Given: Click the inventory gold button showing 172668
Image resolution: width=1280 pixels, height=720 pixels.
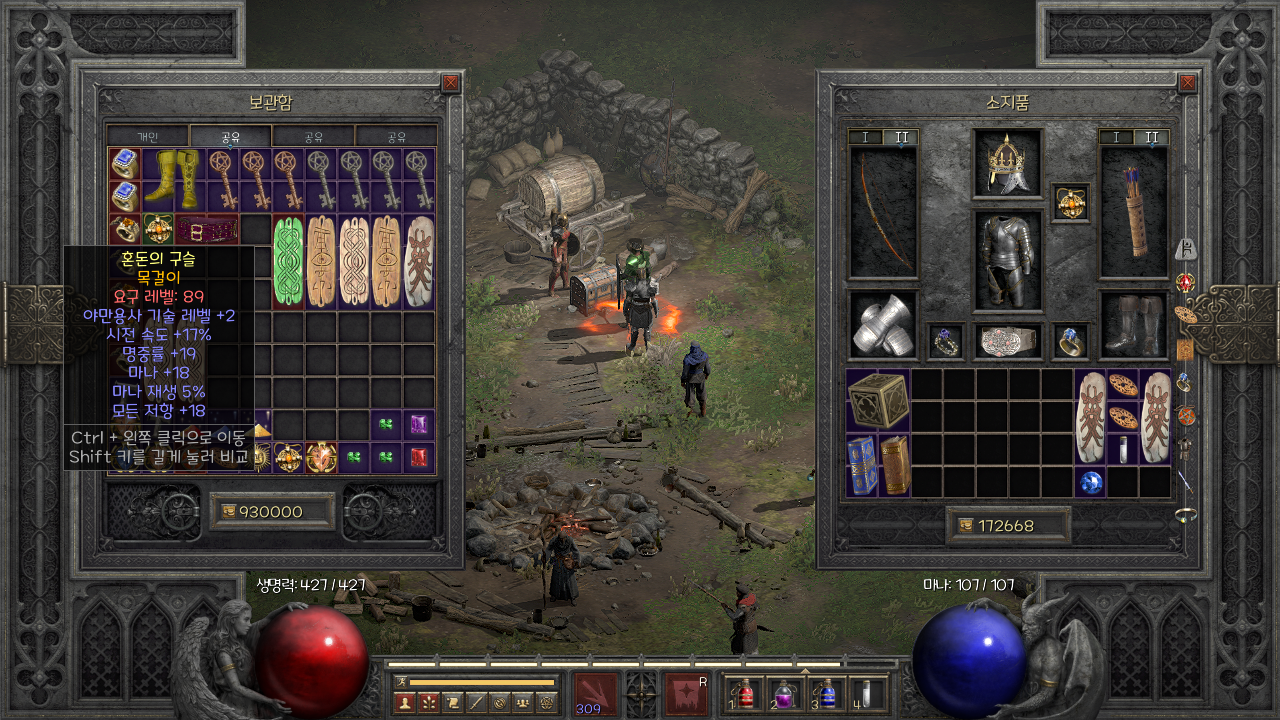Looking at the screenshot, I should click(x=1008, y=525).
